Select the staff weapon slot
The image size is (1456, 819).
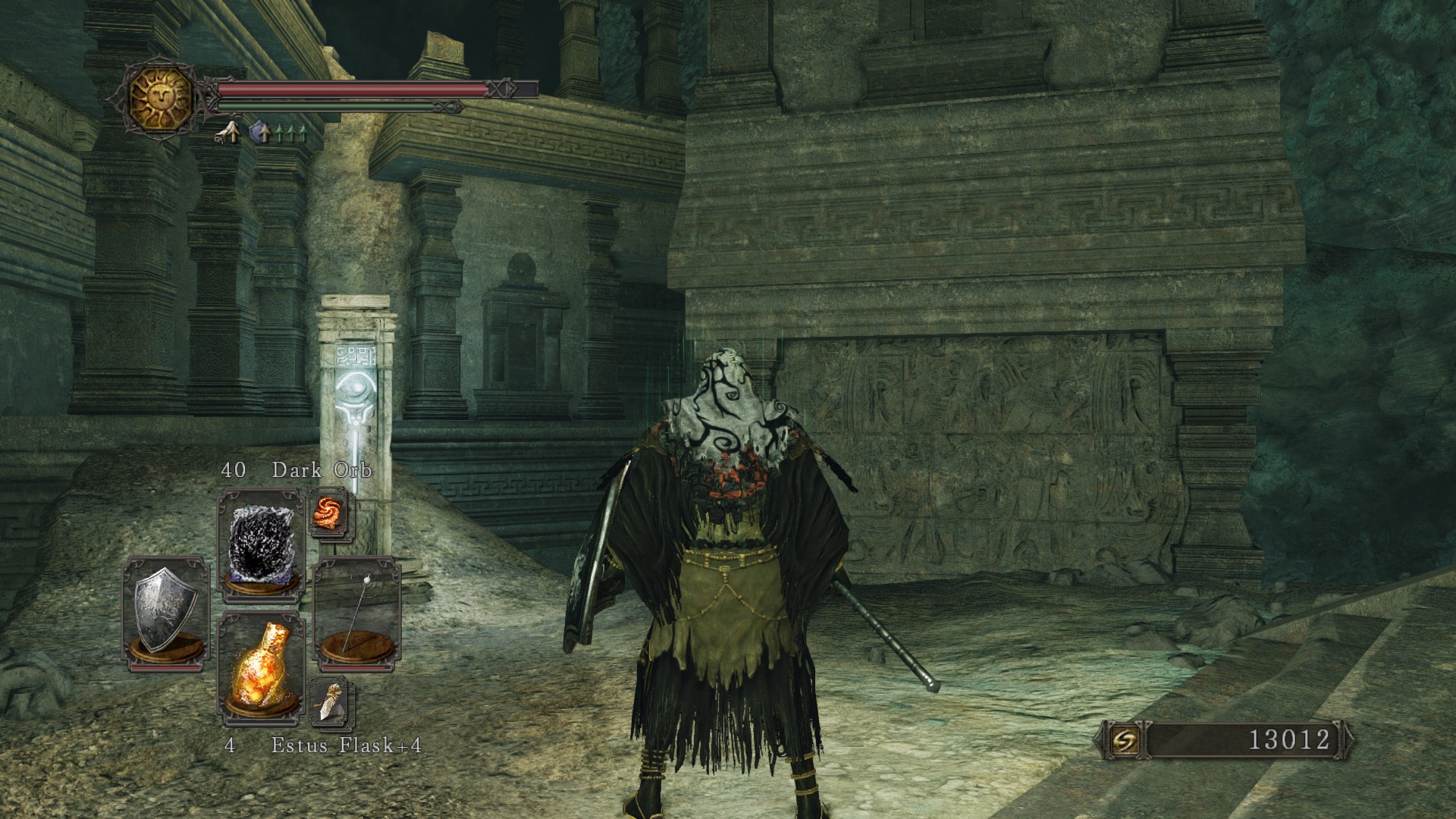click(356, 611)
